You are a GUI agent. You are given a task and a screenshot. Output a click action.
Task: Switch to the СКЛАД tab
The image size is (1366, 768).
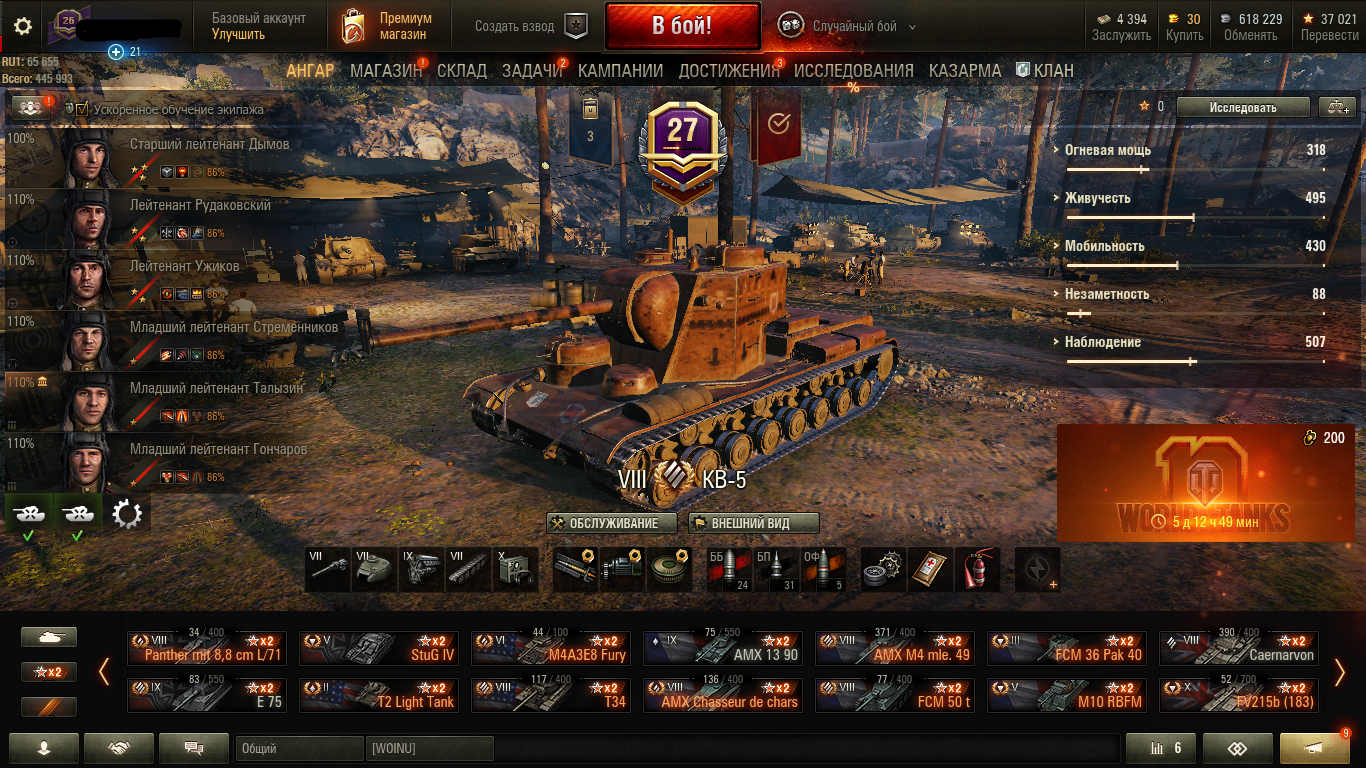[x=462, y=71]
